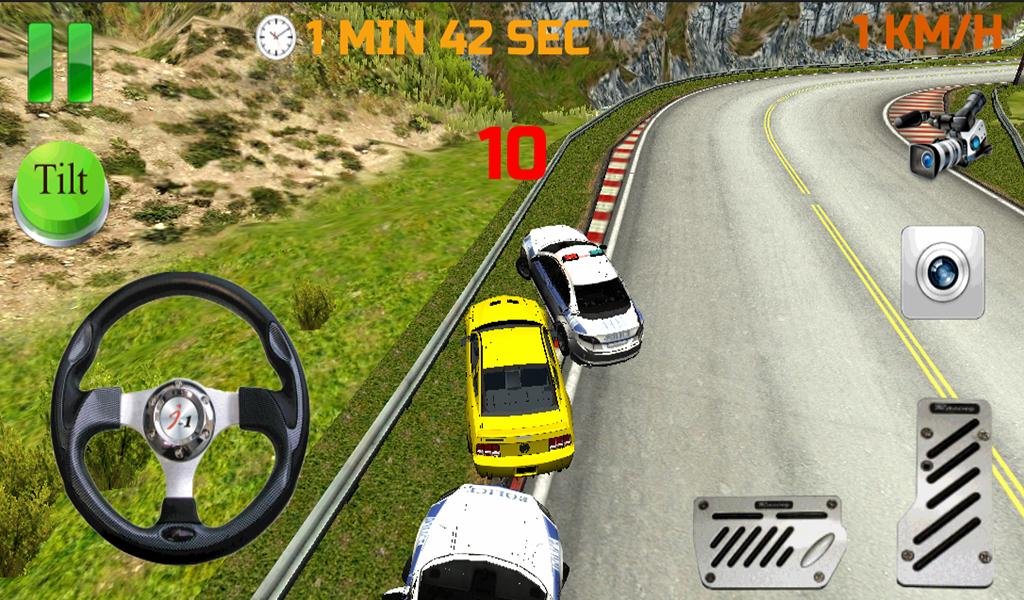Click the video camera icon
This screenshot has width=1024, height=600.
[x=946, y=134]
